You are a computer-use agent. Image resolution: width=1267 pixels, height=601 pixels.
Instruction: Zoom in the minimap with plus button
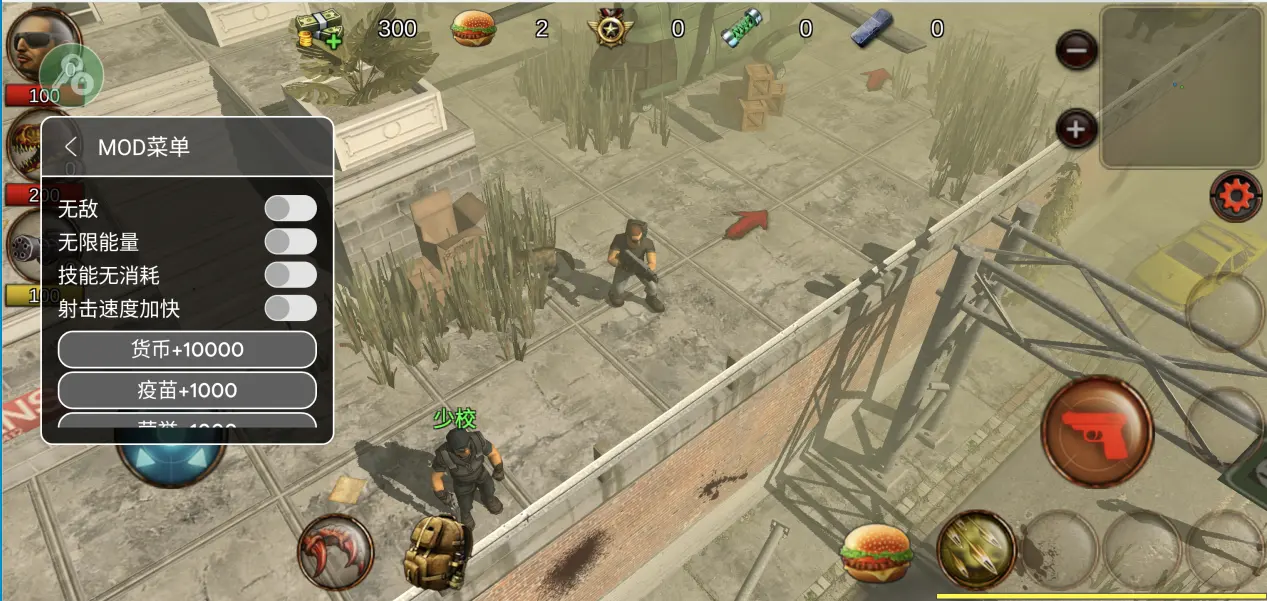pos(1076,129)
